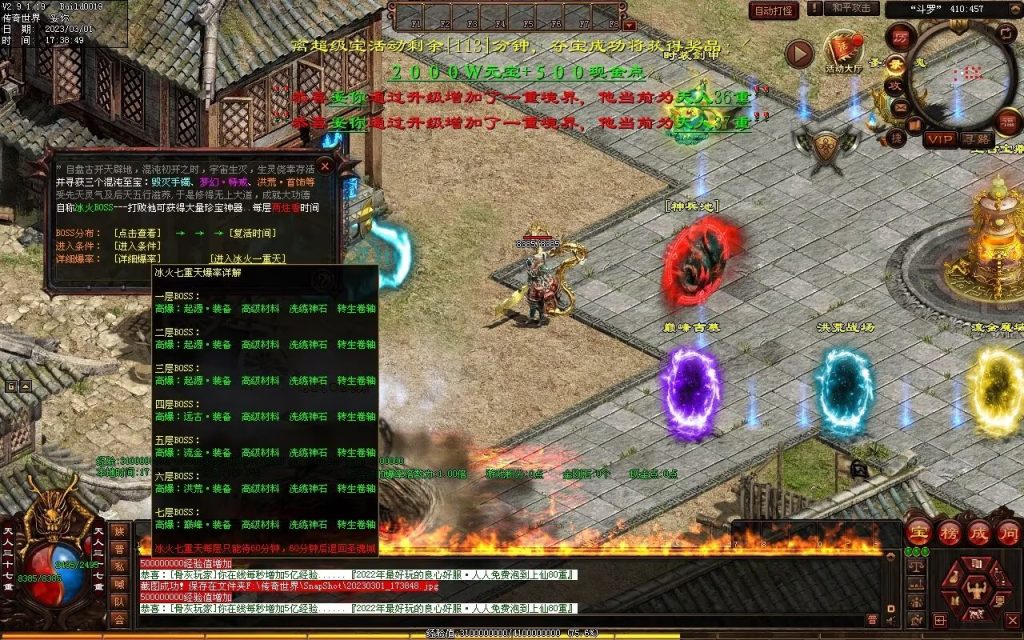Open the 宝 treasure button
This screenshot has width=1024, height=640.
pyautogui.click(x=919, y=531)
